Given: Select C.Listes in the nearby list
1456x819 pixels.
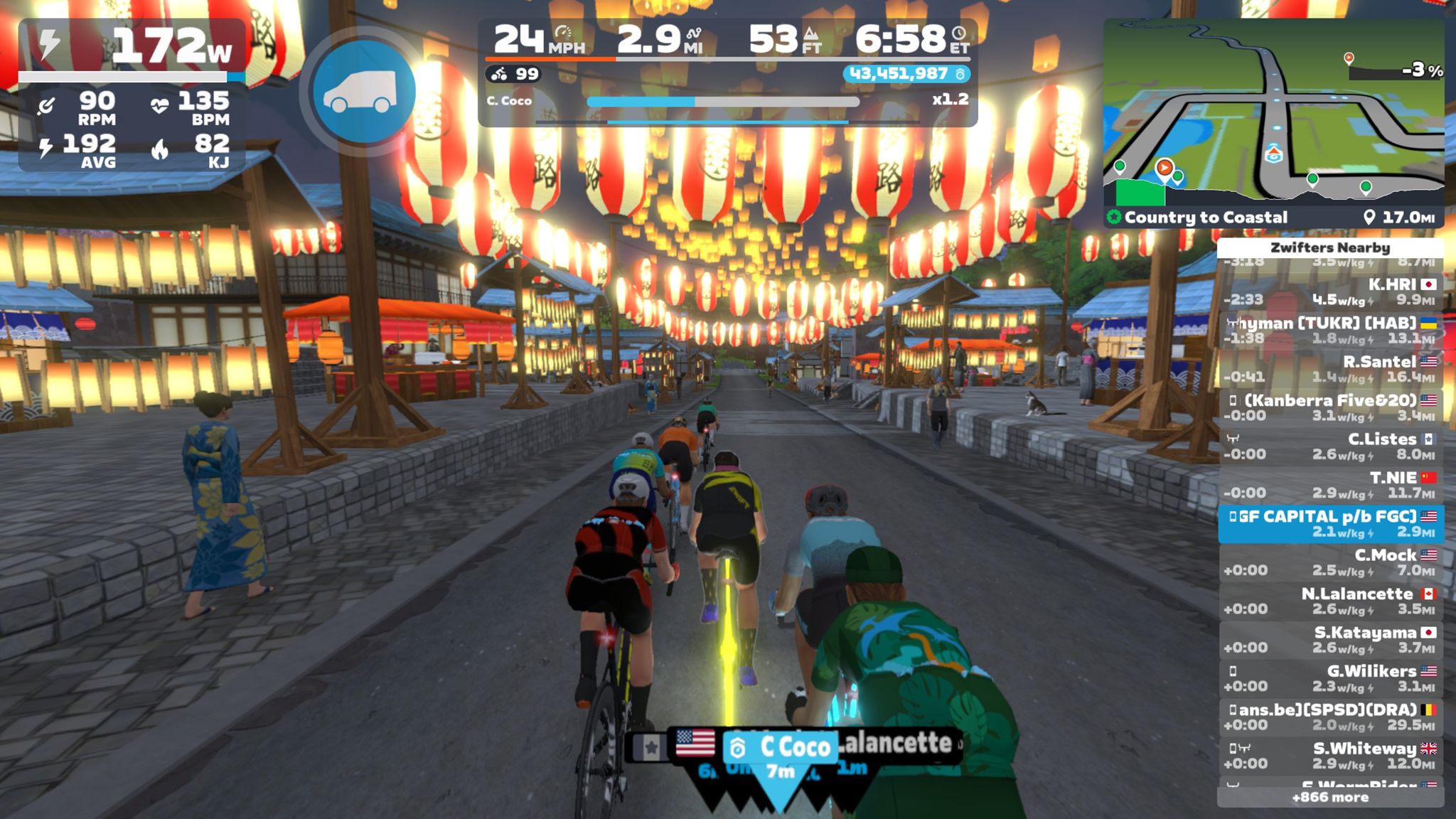Looking at the screenshot, I should click(x=1330, y=446).
